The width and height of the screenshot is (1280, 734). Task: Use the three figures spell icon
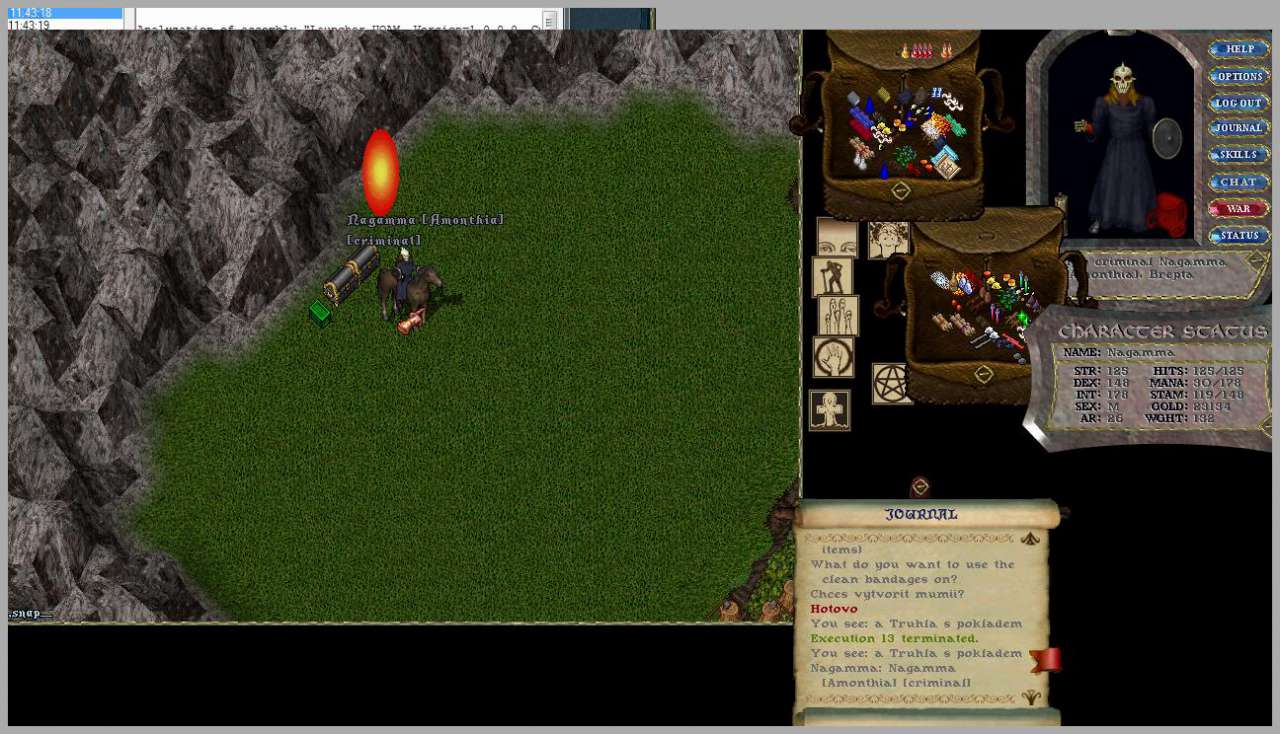click(x=838, y=315)
